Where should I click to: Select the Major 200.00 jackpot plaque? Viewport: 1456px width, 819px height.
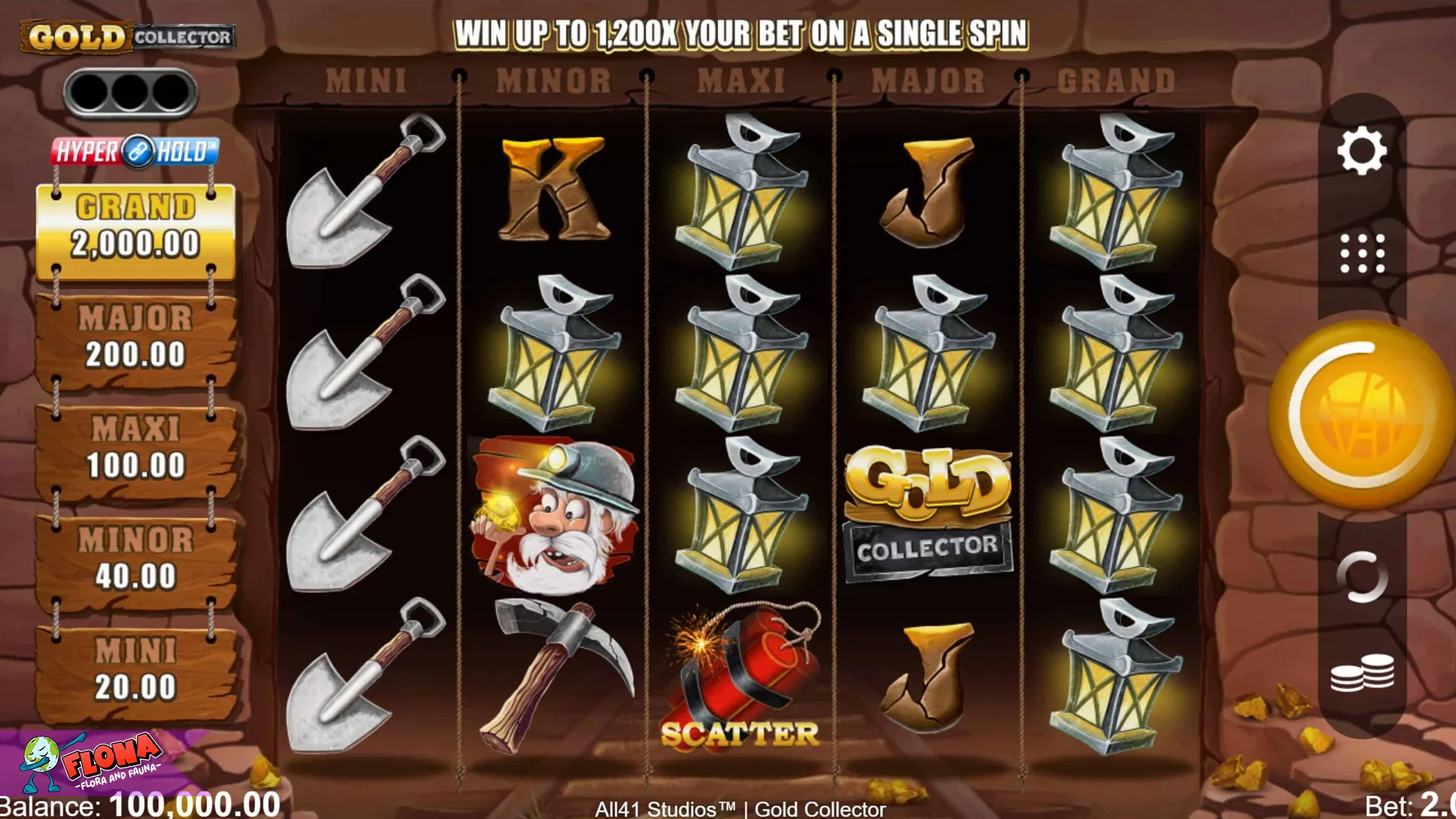click(x=134, y=336)
